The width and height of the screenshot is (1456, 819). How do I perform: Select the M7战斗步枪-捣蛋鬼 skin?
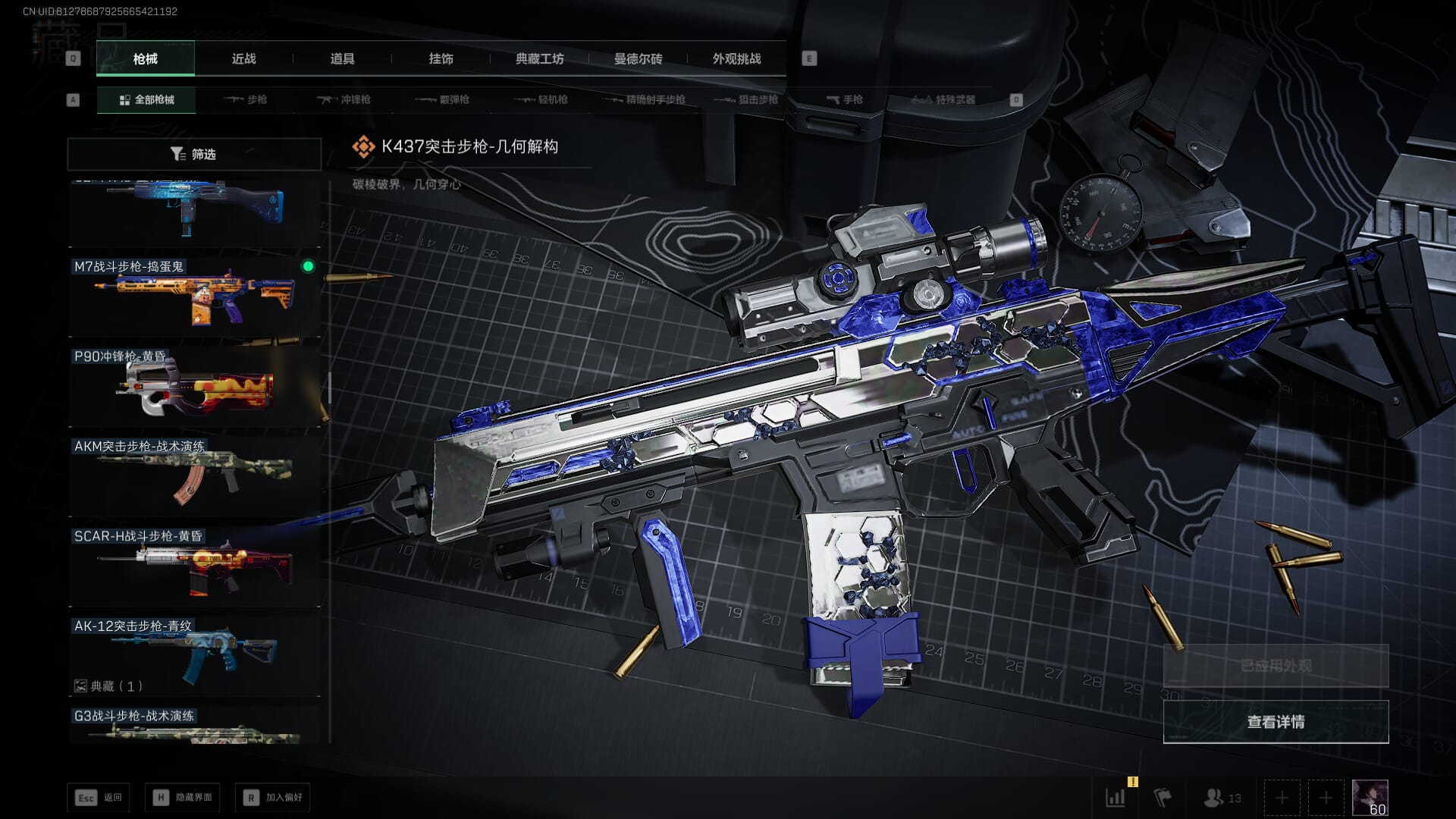point(194,297)
